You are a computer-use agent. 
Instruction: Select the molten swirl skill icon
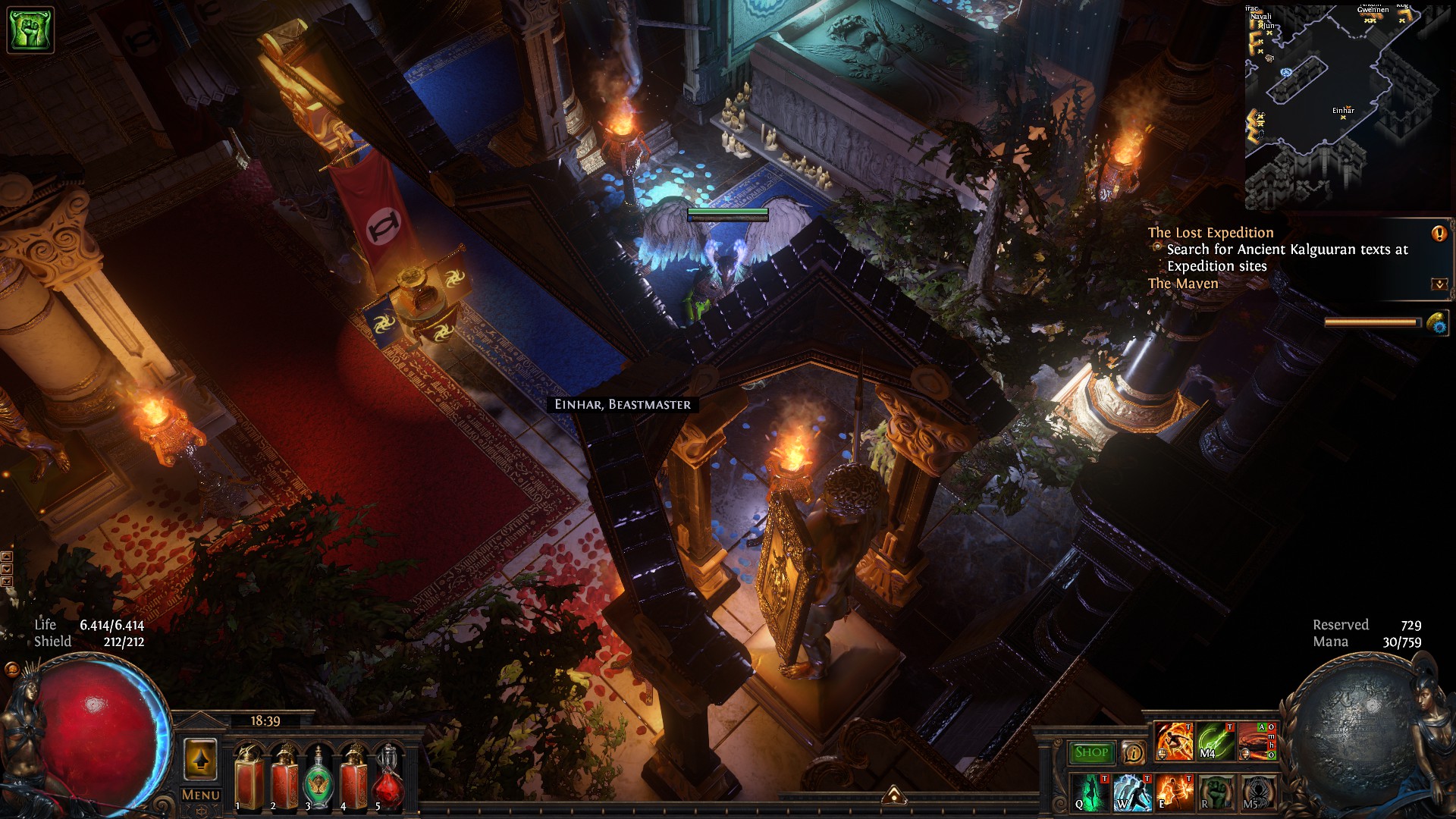click(1257, 742)
